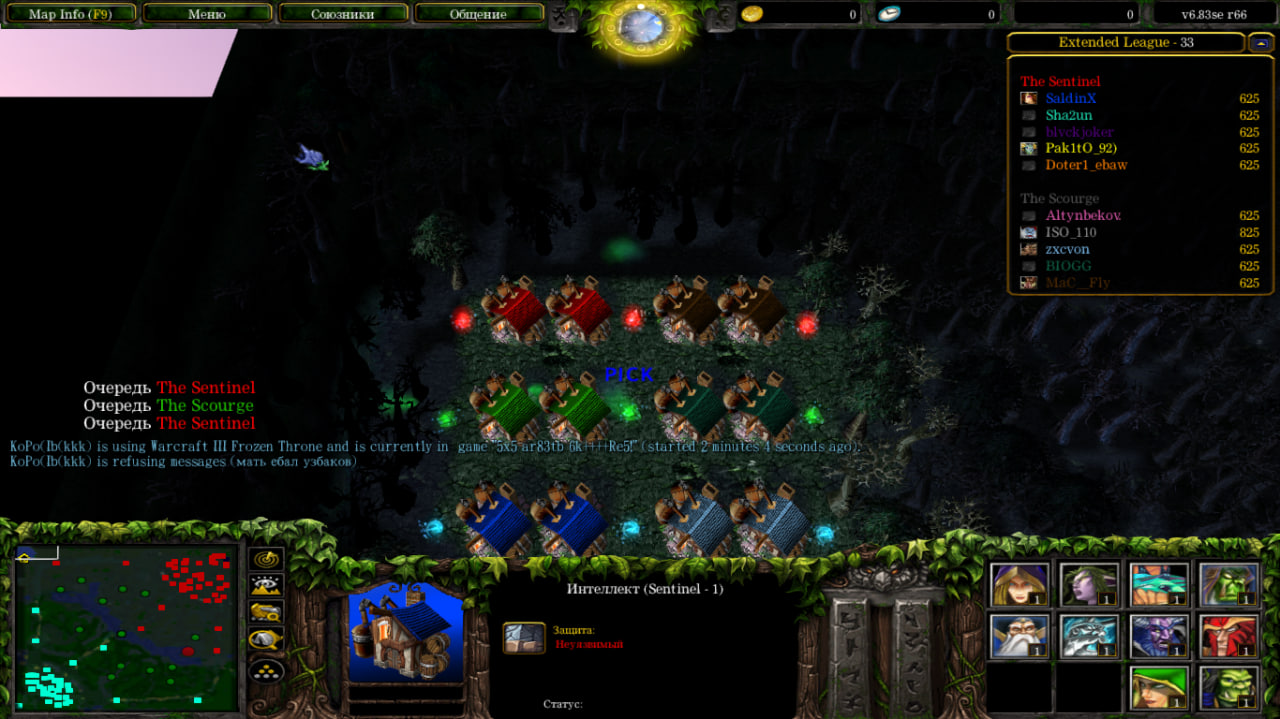Image resolution: width=1280 pixels, height=719 pixels.
Task: Pick the red-haired blood mage hero
Action: 1228,636
